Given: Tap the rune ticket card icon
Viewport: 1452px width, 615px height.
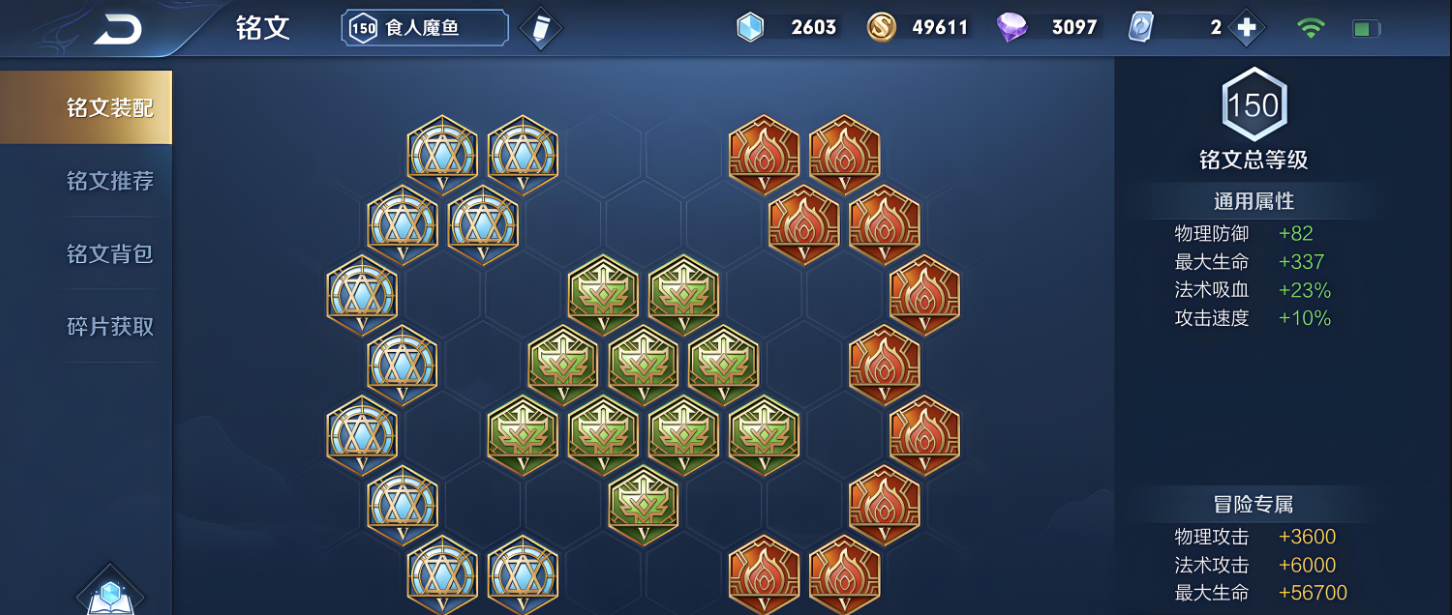Looking at the screenshot, I should pos(1141,28).
